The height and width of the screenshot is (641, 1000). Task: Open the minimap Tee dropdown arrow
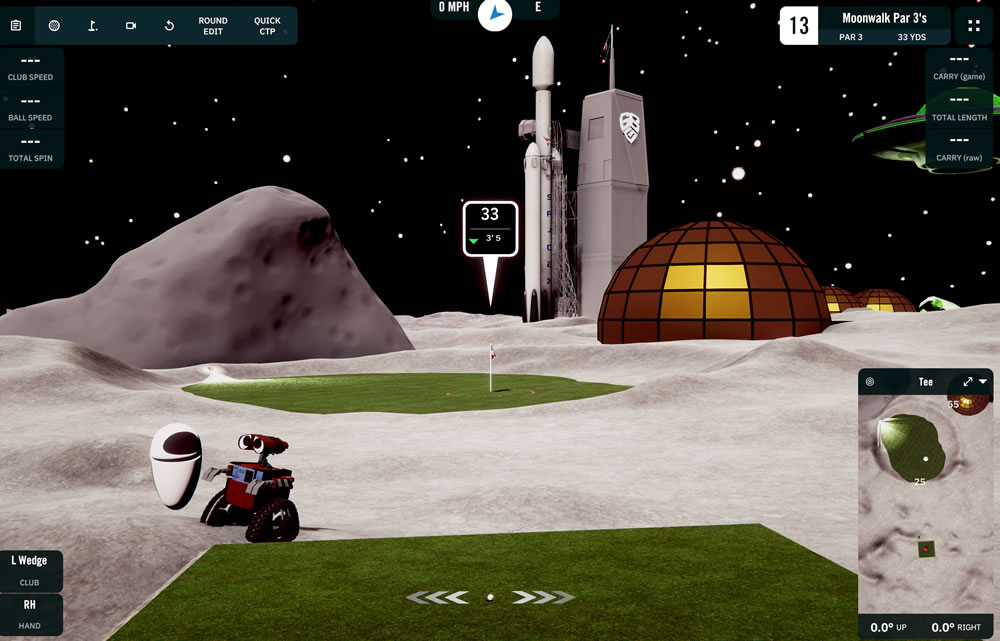[984, 382]
